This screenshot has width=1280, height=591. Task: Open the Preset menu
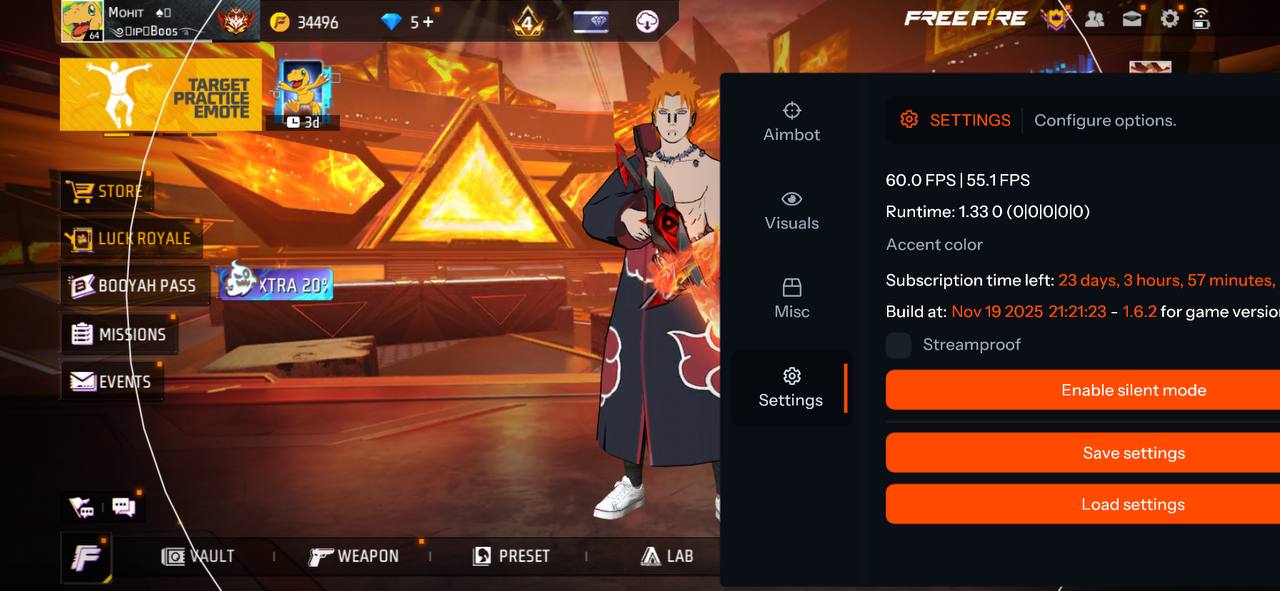click(512, 556)
